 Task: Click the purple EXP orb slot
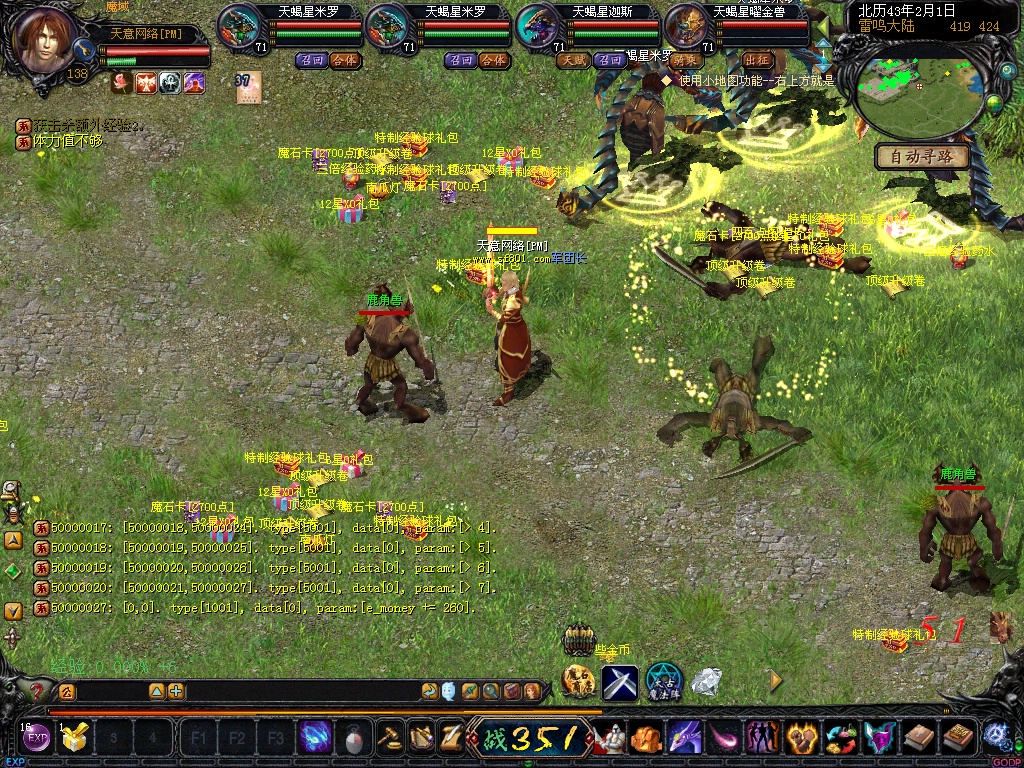(x=37, y=739)
